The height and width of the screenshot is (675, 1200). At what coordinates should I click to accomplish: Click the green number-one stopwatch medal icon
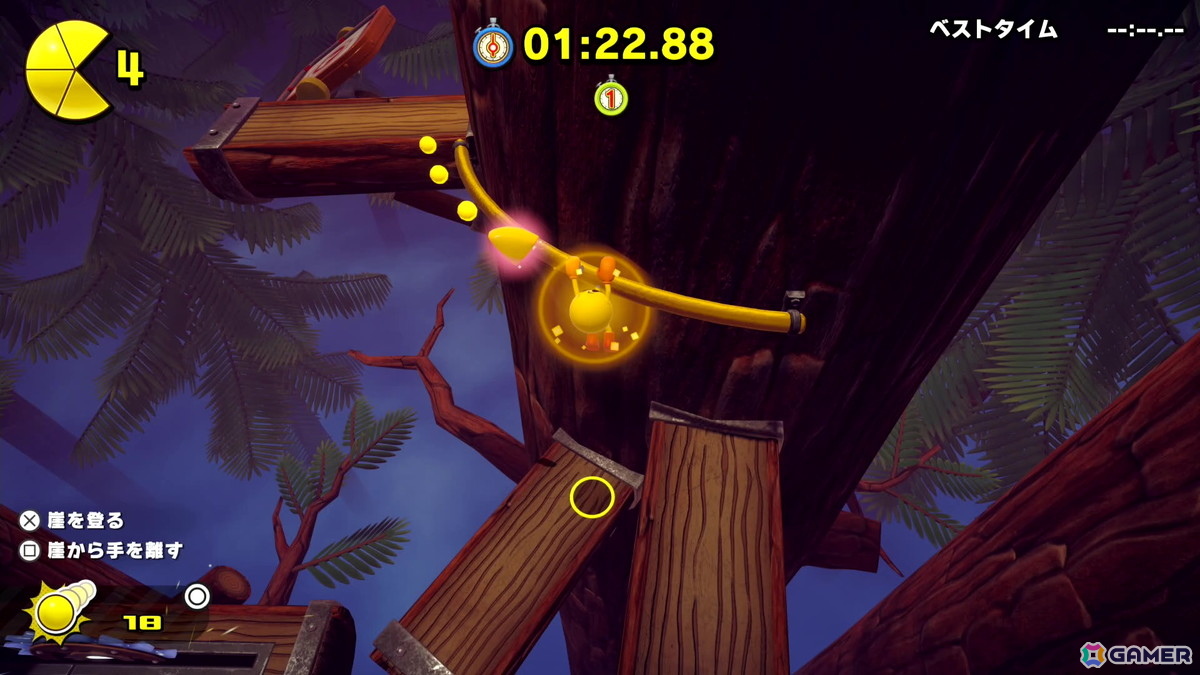(610, 96)
